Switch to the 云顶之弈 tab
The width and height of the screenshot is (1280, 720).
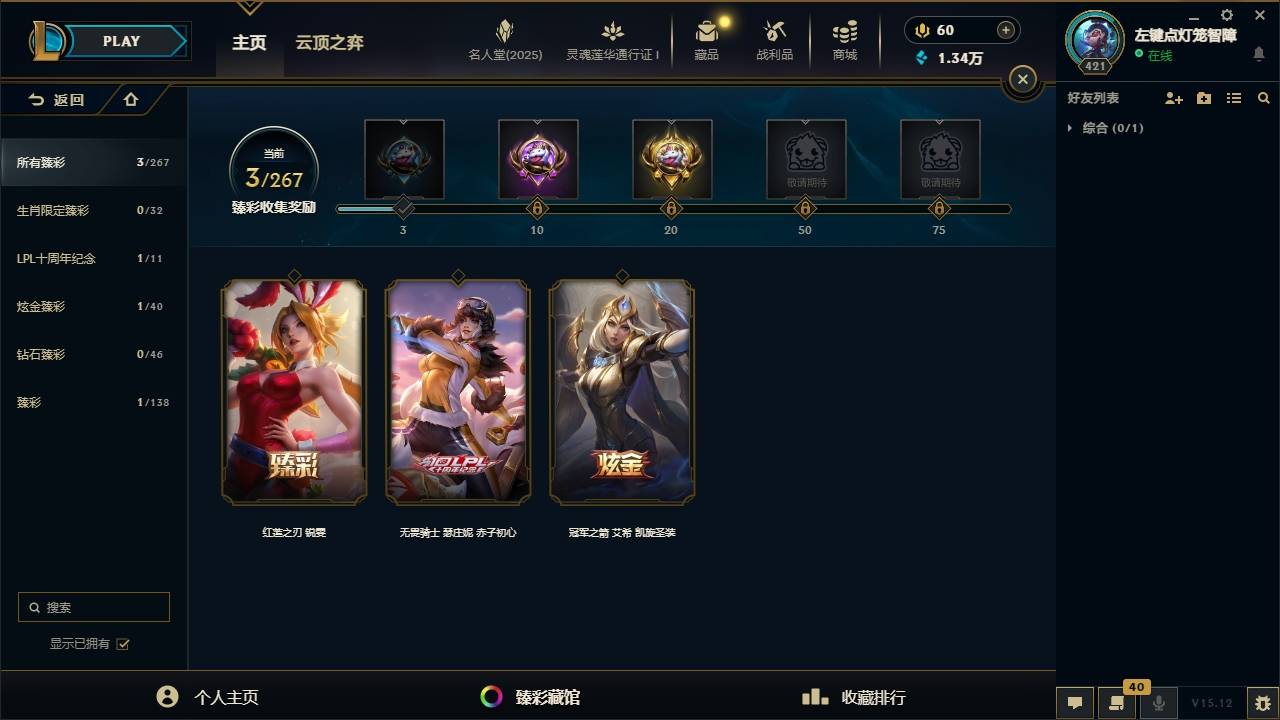[x=330, y=42]
